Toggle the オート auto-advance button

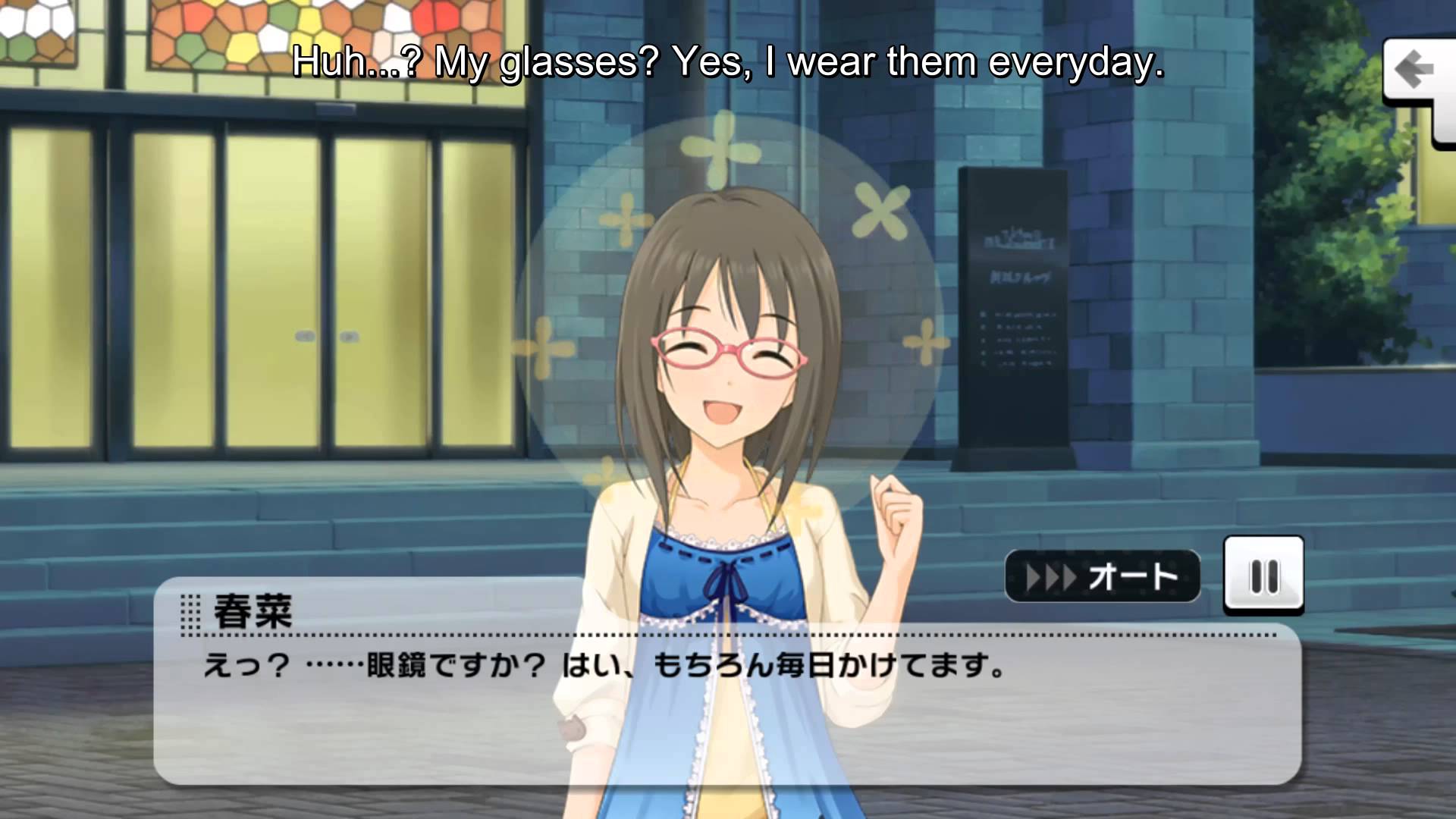tap(1102, 577)
